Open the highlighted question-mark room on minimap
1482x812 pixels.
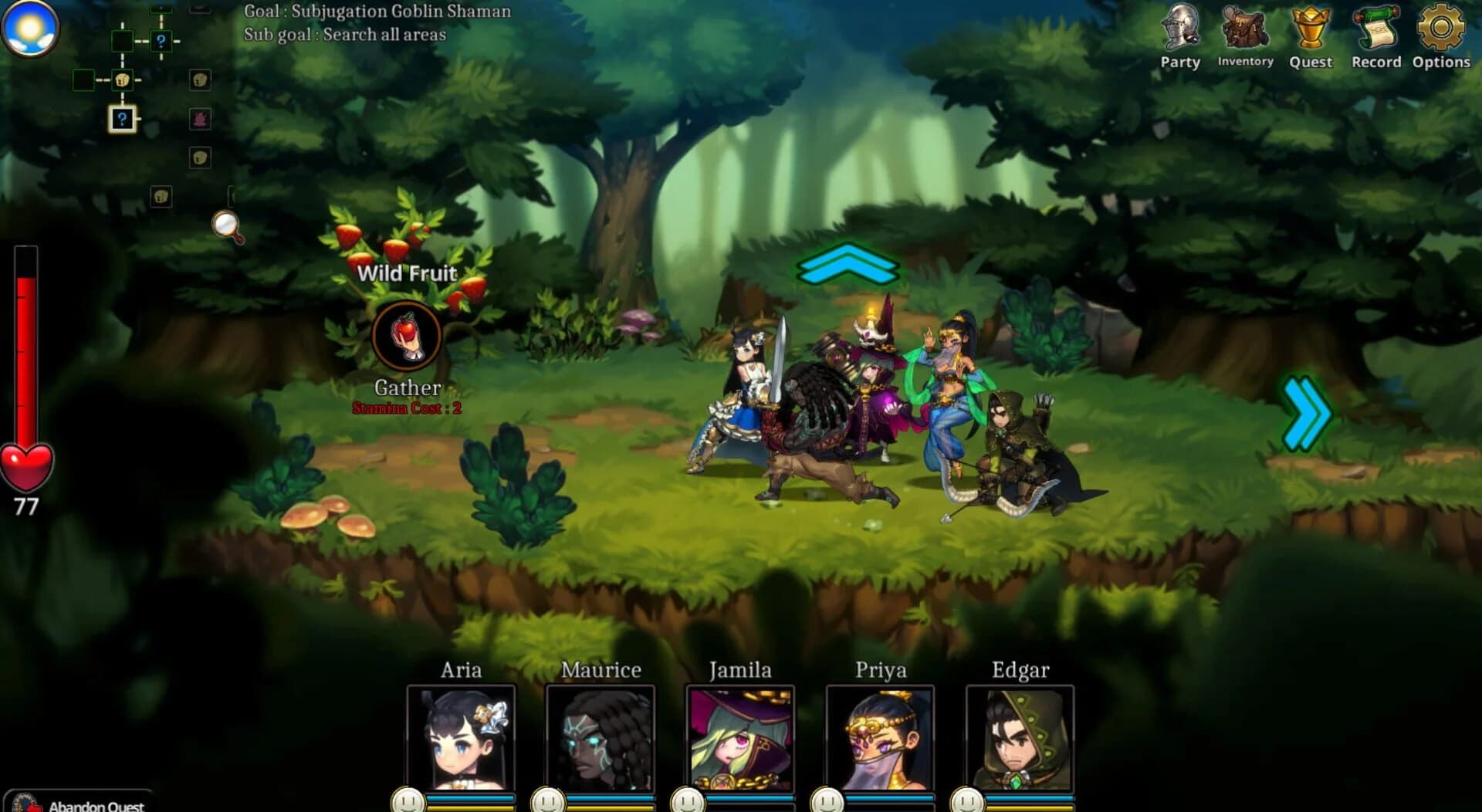pyautogui.click(x=122, y=117)
